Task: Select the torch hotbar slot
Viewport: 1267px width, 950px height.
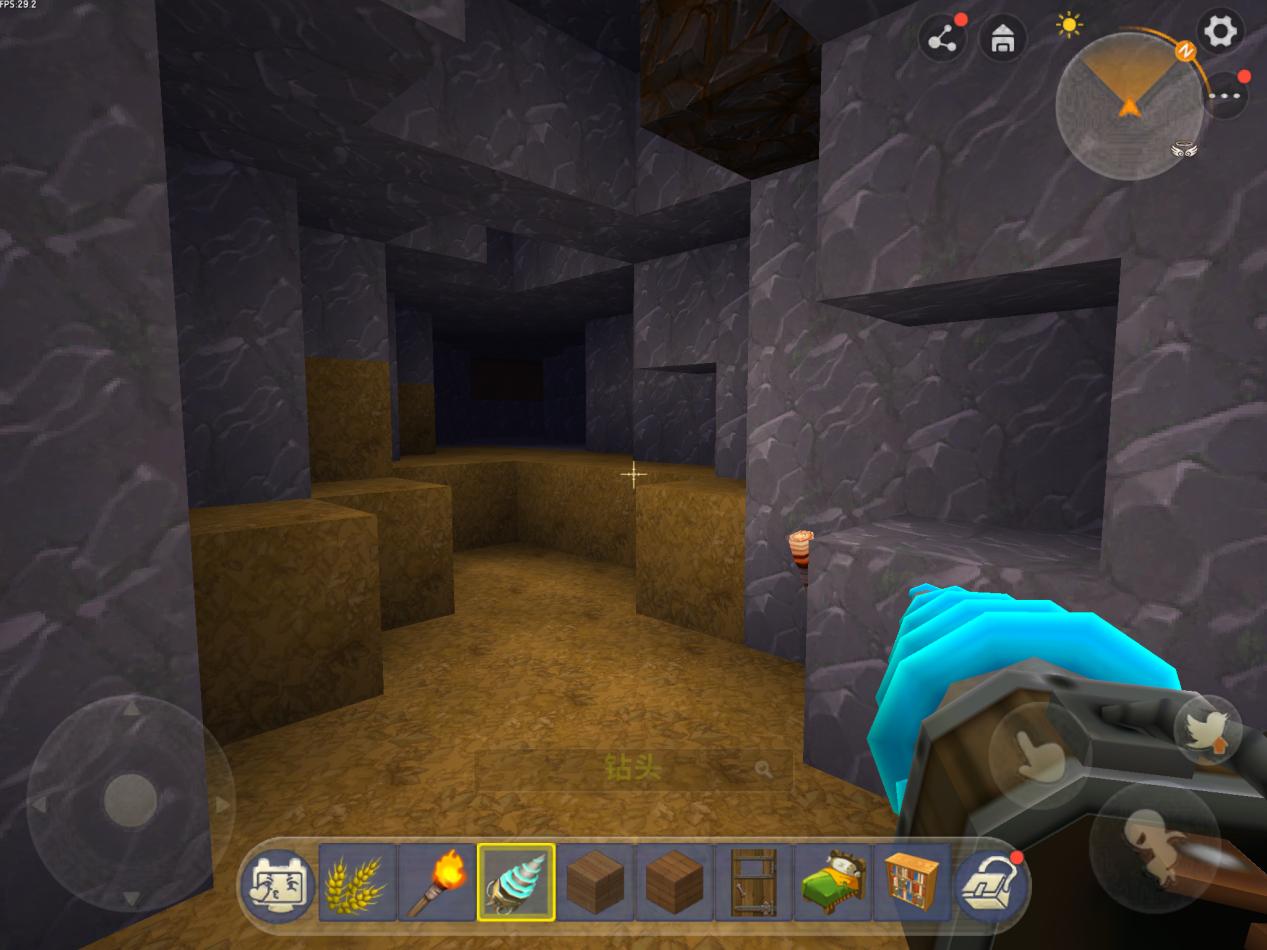Action: point(437,883)
